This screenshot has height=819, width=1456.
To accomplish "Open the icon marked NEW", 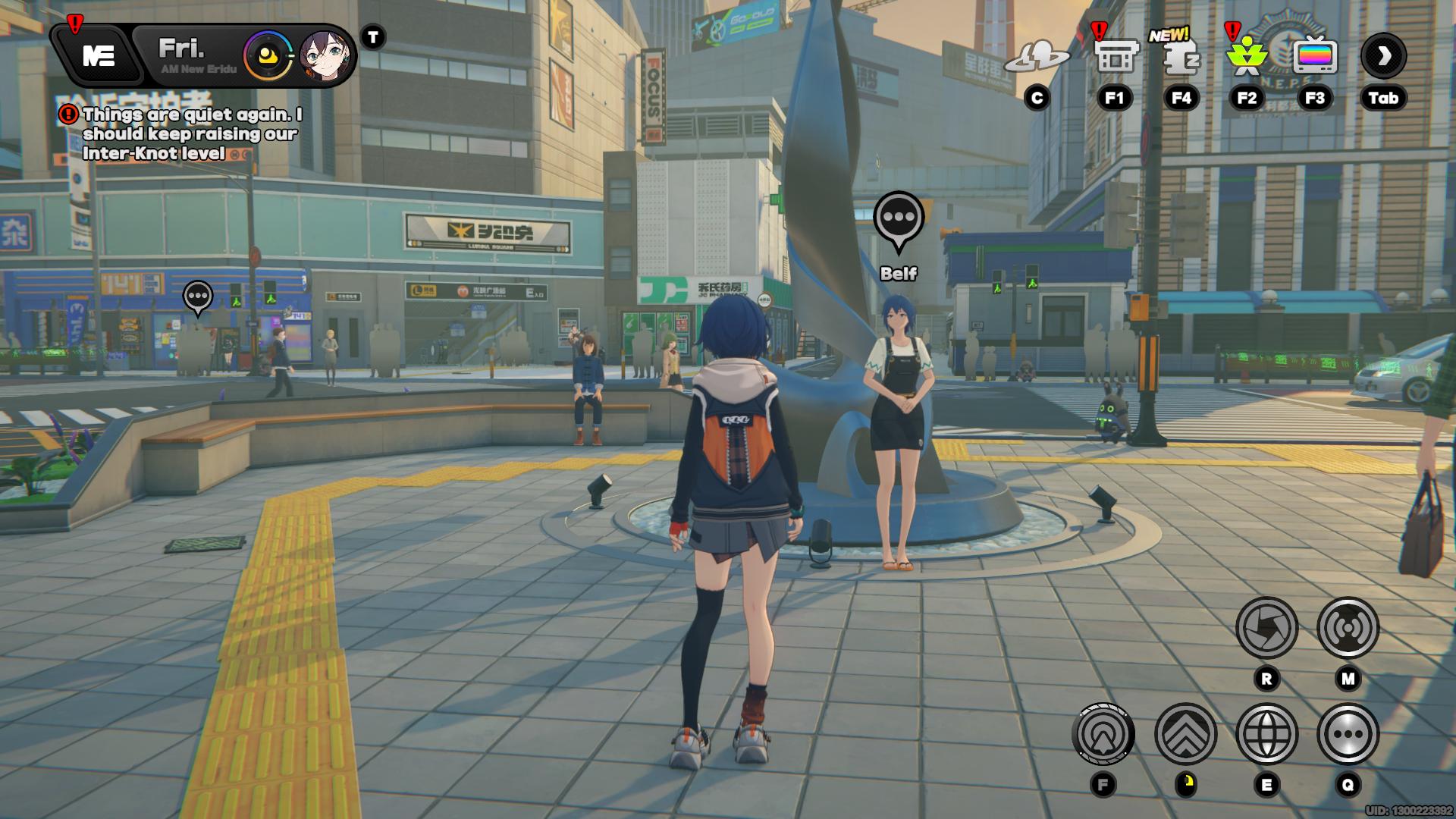I will click(x=1181, y=56).
